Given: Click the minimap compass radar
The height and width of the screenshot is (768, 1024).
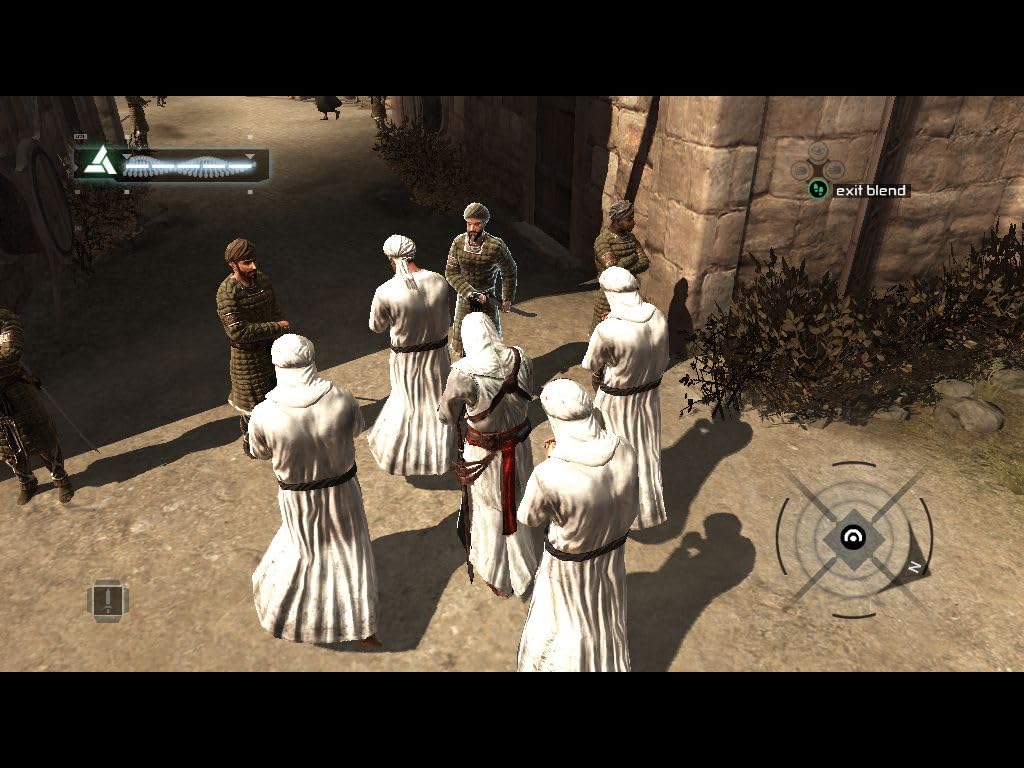Looking at the screenshot, I should 853,539.
